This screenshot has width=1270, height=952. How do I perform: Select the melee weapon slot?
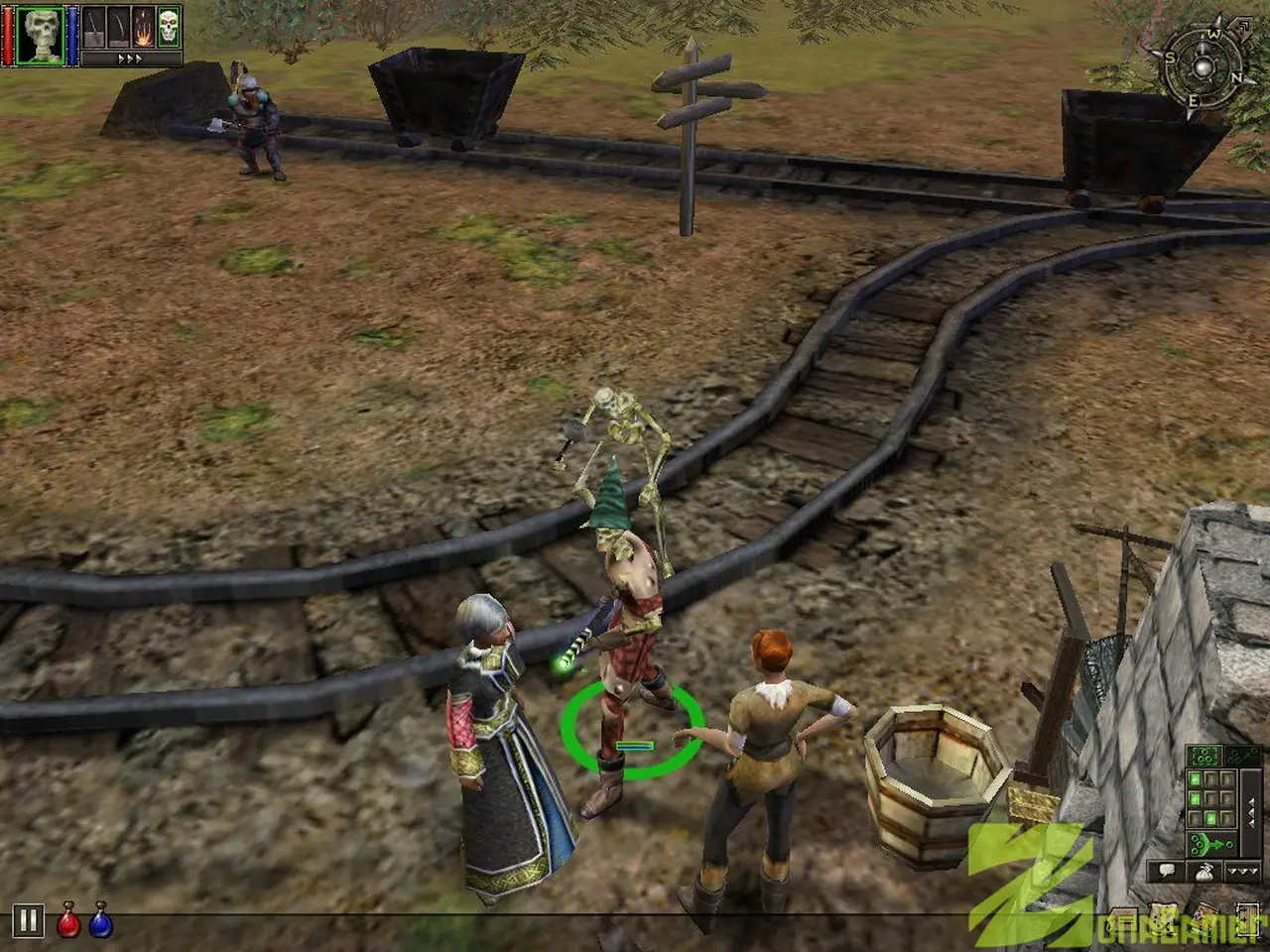tap(92, 28)
